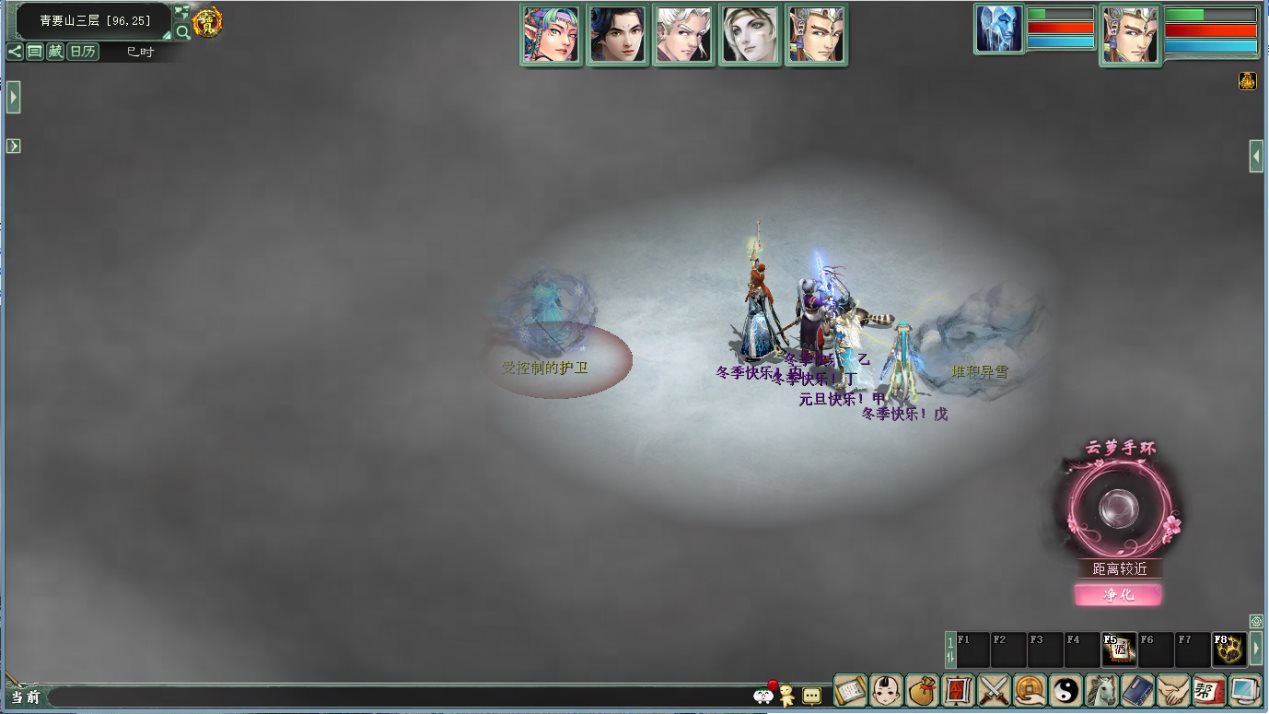The image size is (1269, 714).
Task: Click the flaming 寶 treasure icon
Action: tap(207, 21)
